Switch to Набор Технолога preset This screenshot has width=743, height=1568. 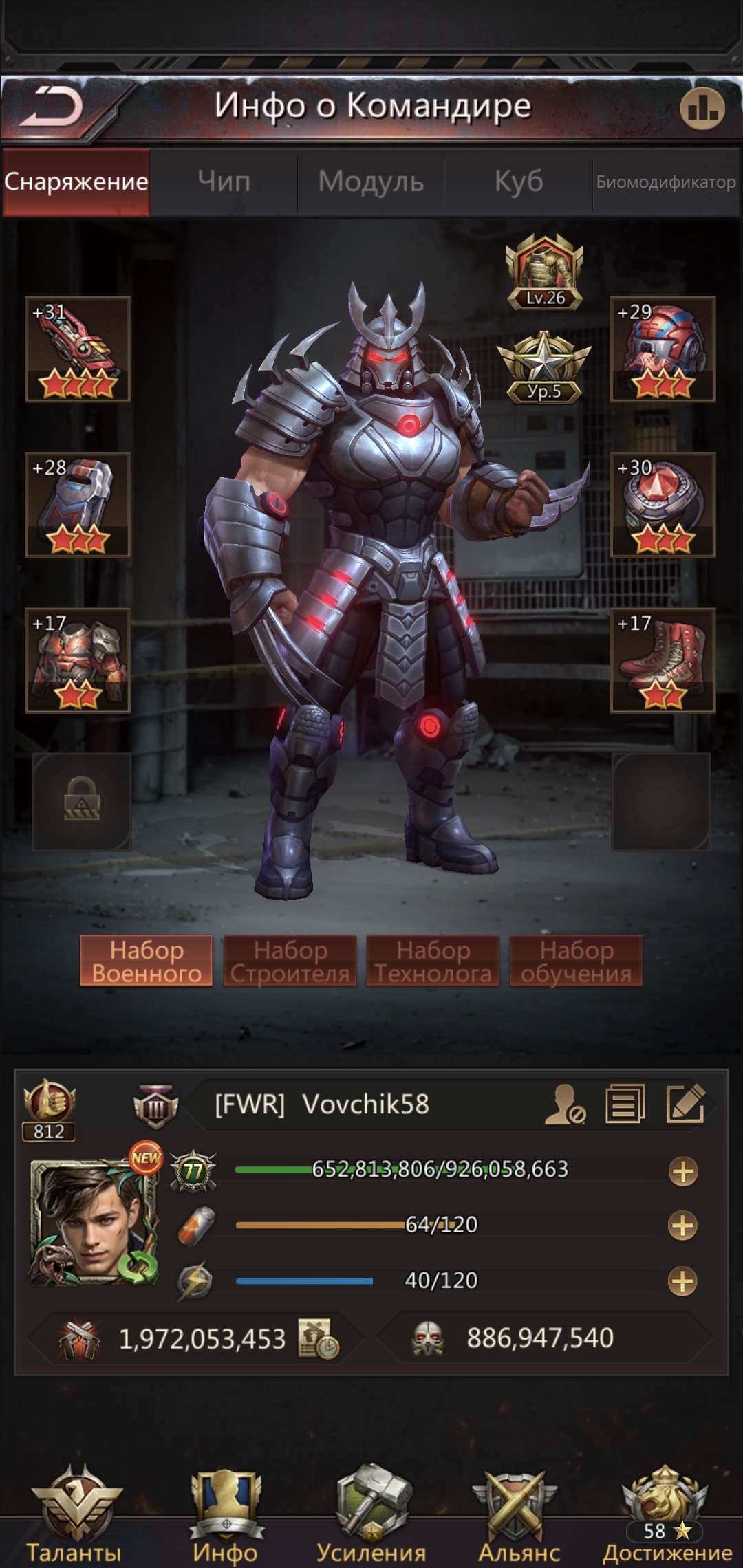point(433,961)
